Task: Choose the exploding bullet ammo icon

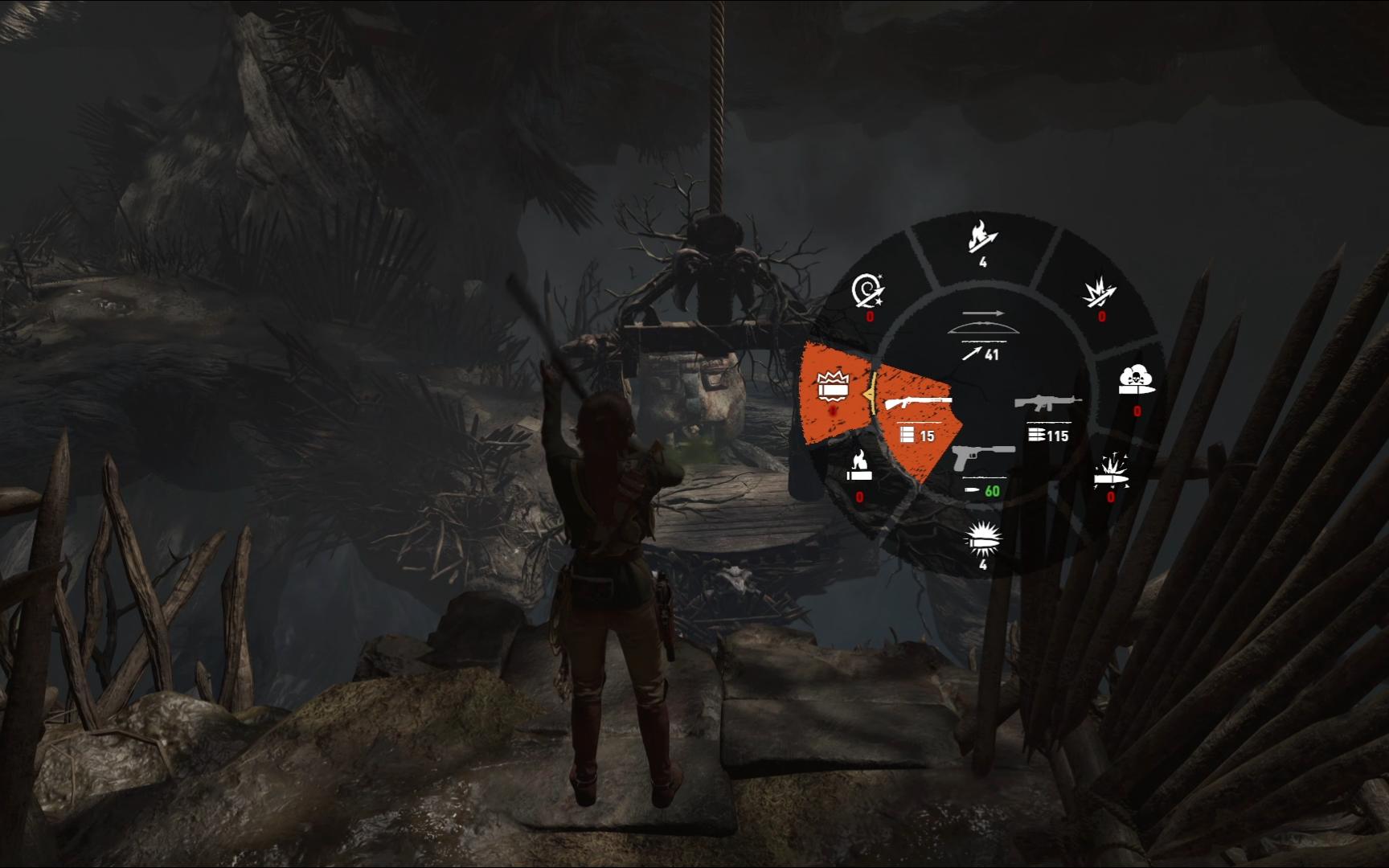Action: [1111, 475]
